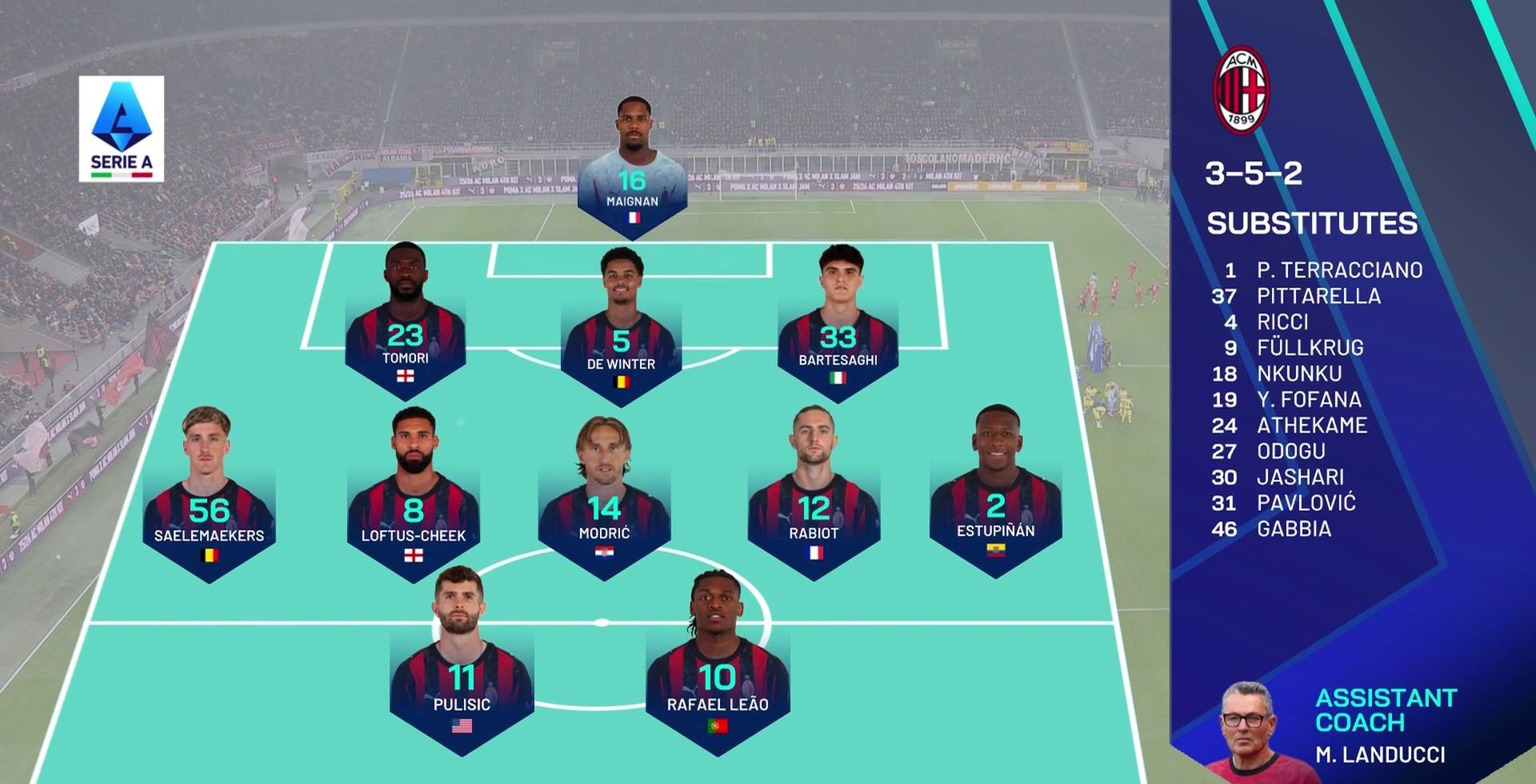Choose substitute Füllkrug from the list
Viewport: 1536px width, 784px height.
click(x=1310, y=348)
